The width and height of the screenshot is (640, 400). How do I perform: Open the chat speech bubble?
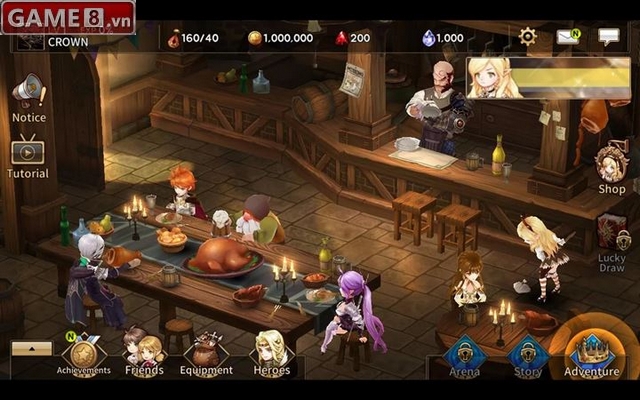coord(609,37)
